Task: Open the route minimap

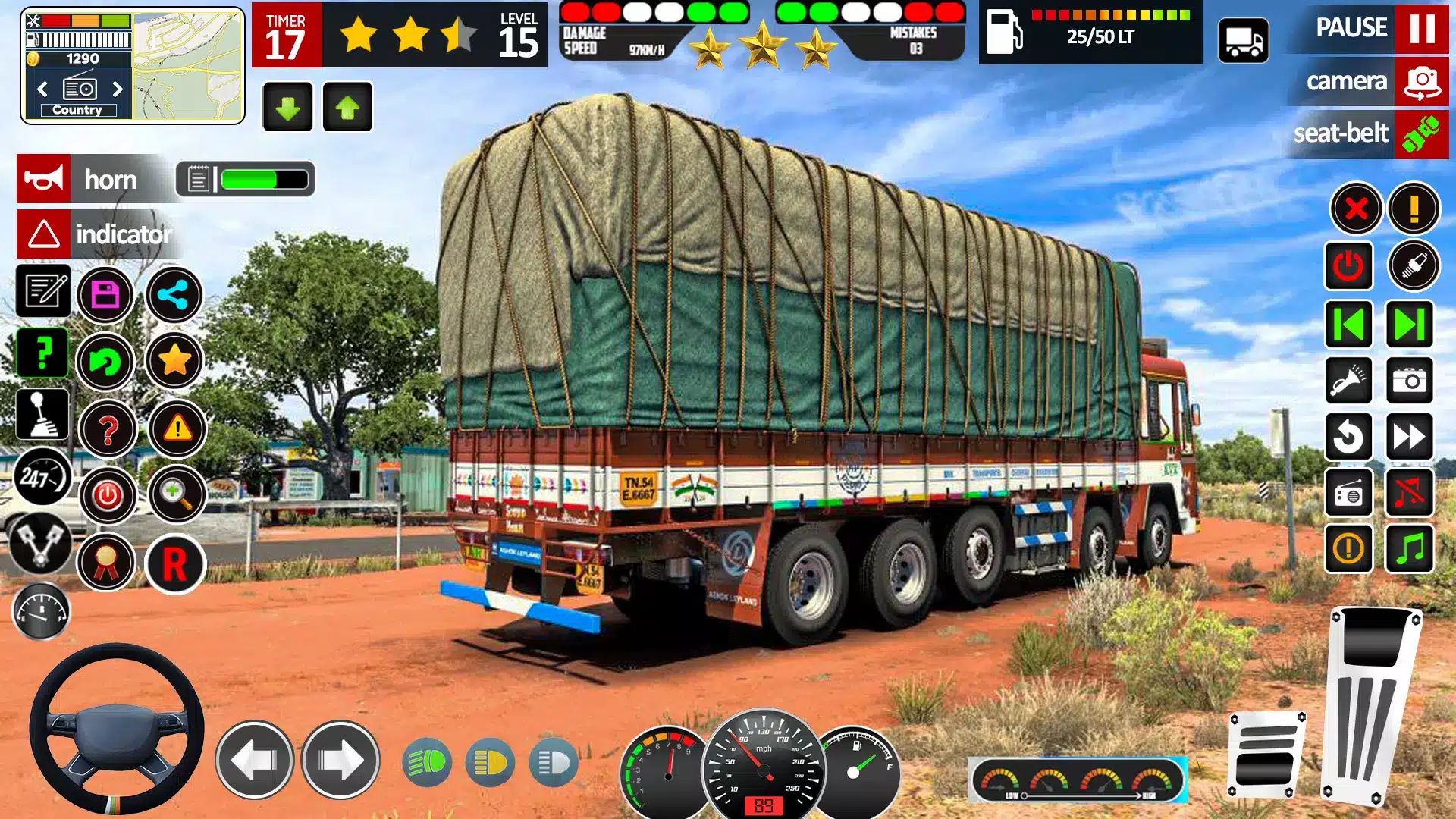Action: click(x=188, y=65)
